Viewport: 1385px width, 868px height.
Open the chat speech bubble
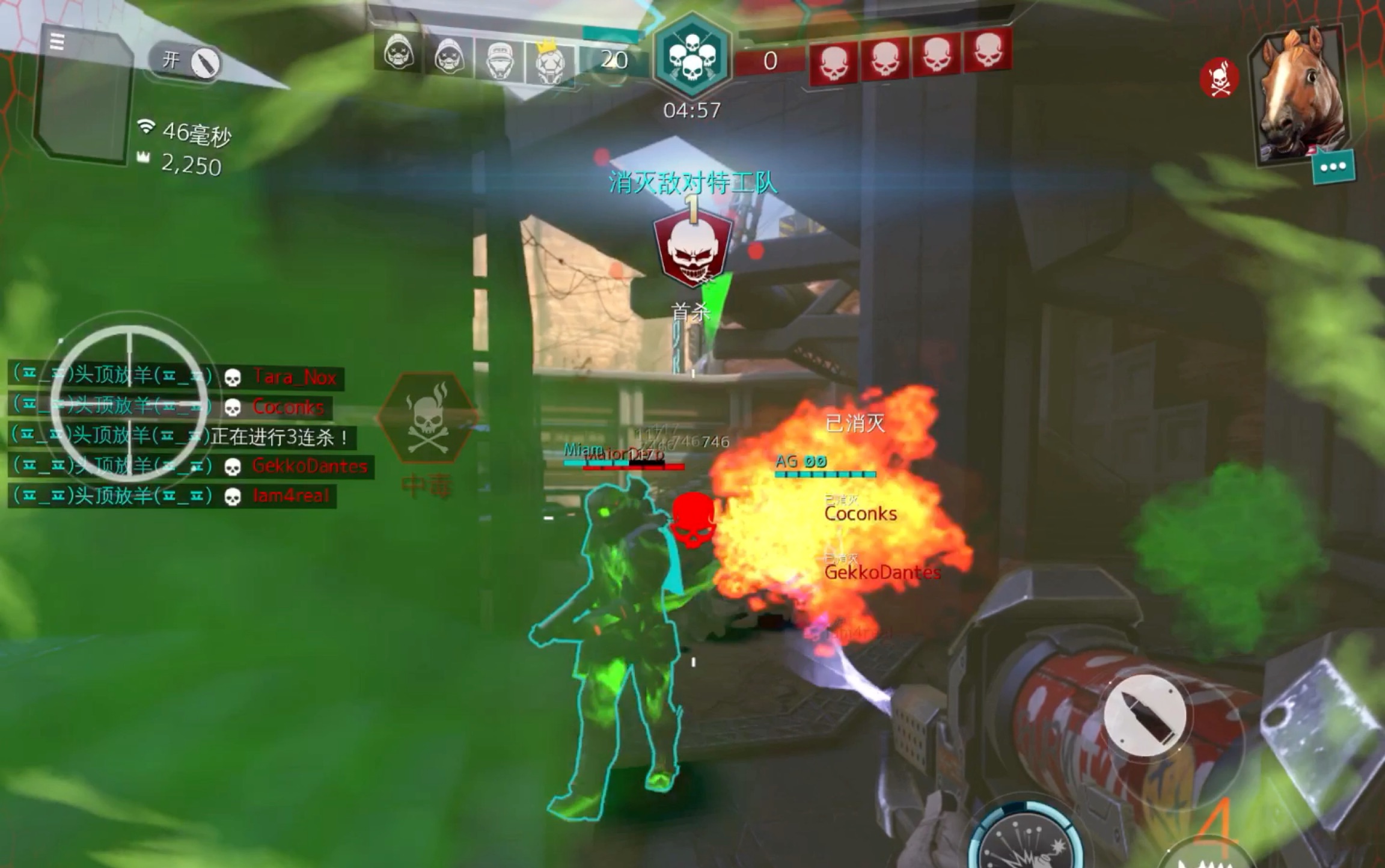[x=1333, y=167]
